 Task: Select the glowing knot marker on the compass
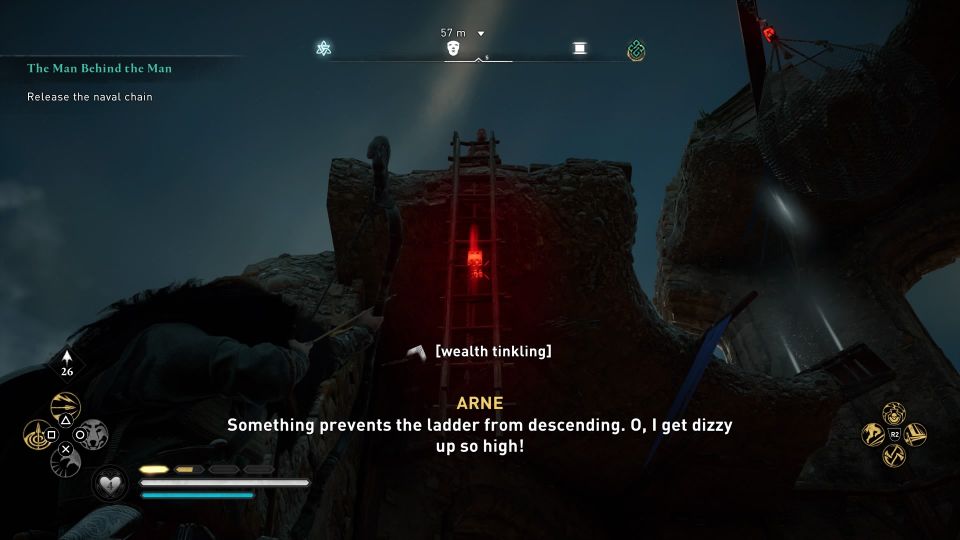click(x=324, y=48)
